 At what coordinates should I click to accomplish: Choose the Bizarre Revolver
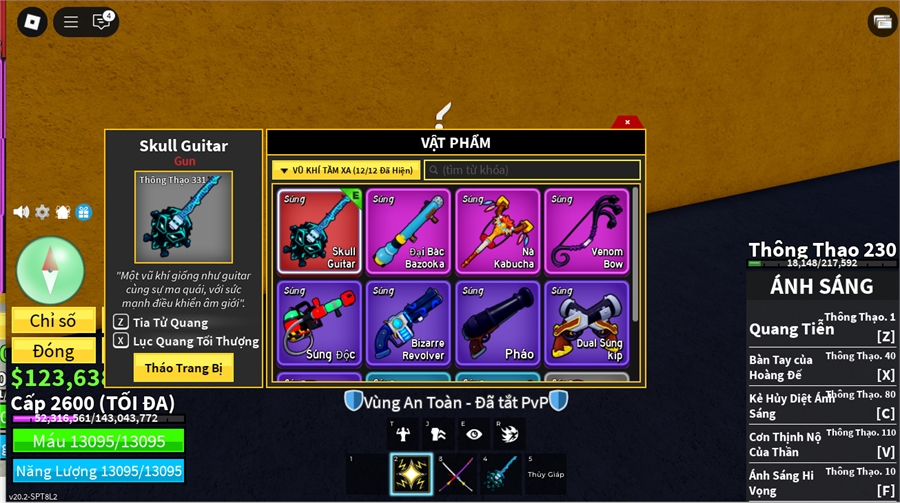(407, 323)
